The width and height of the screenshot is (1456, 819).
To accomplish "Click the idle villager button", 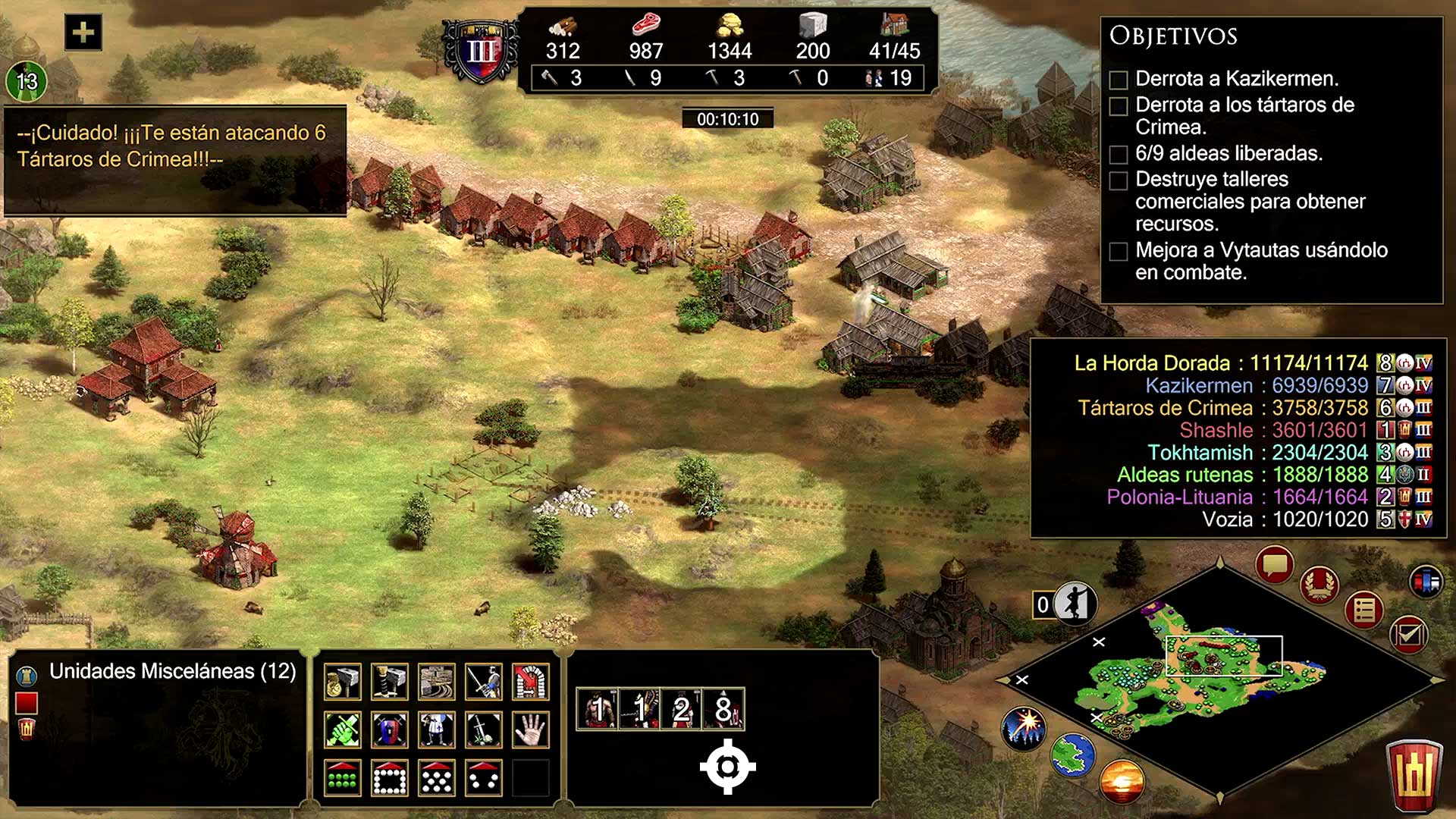I will 1075,604.
